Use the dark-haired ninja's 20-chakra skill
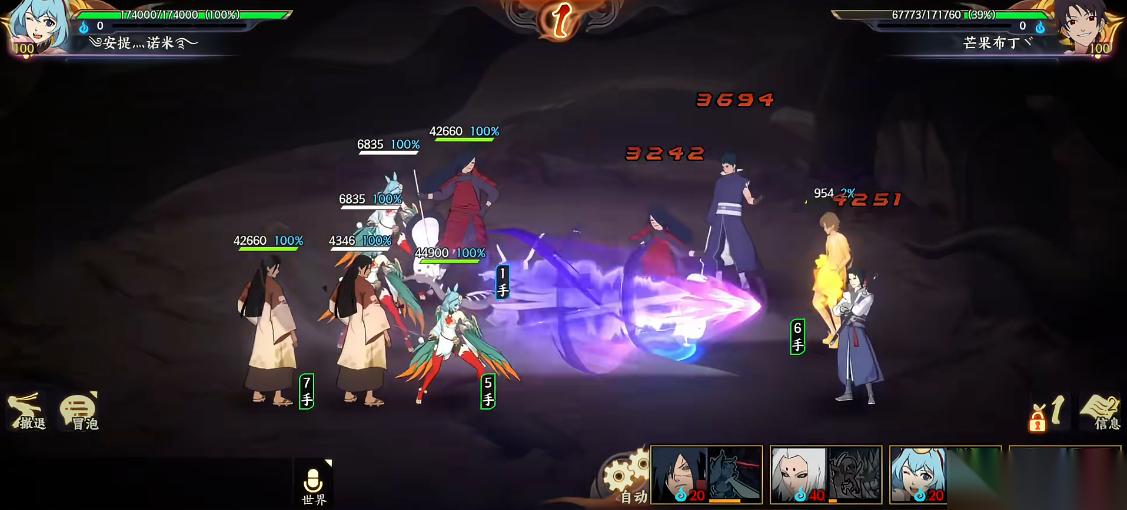The image size is (1127, 510). (x=706, y=474)
